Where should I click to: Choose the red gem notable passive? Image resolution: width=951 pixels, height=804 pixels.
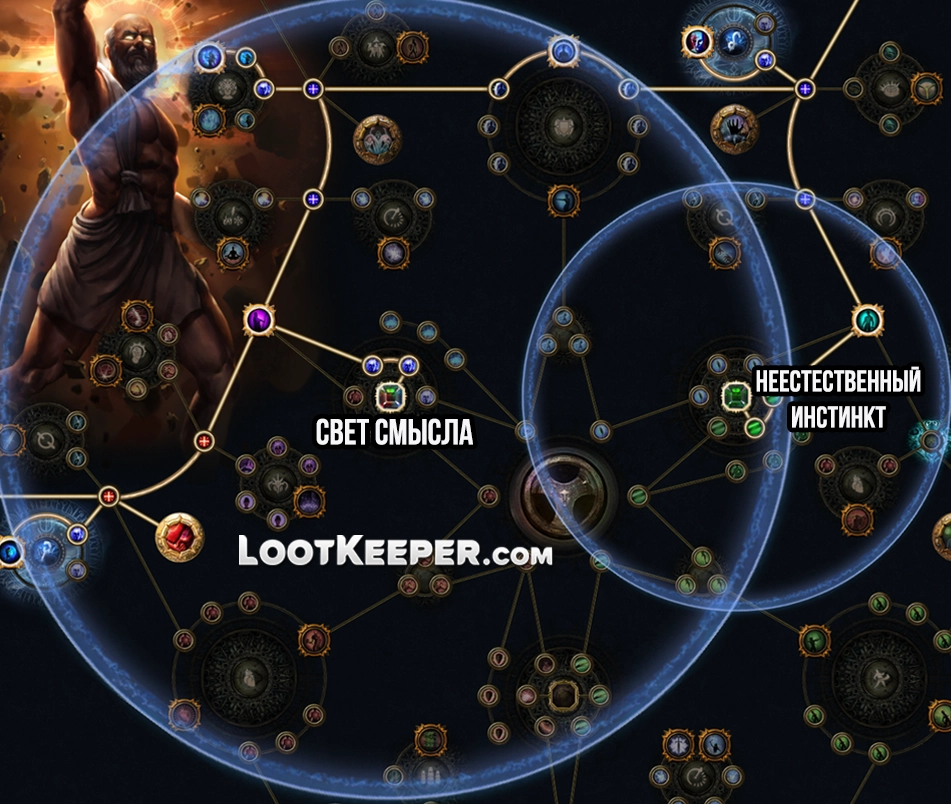pyautogui.click(x=180, y=537)
